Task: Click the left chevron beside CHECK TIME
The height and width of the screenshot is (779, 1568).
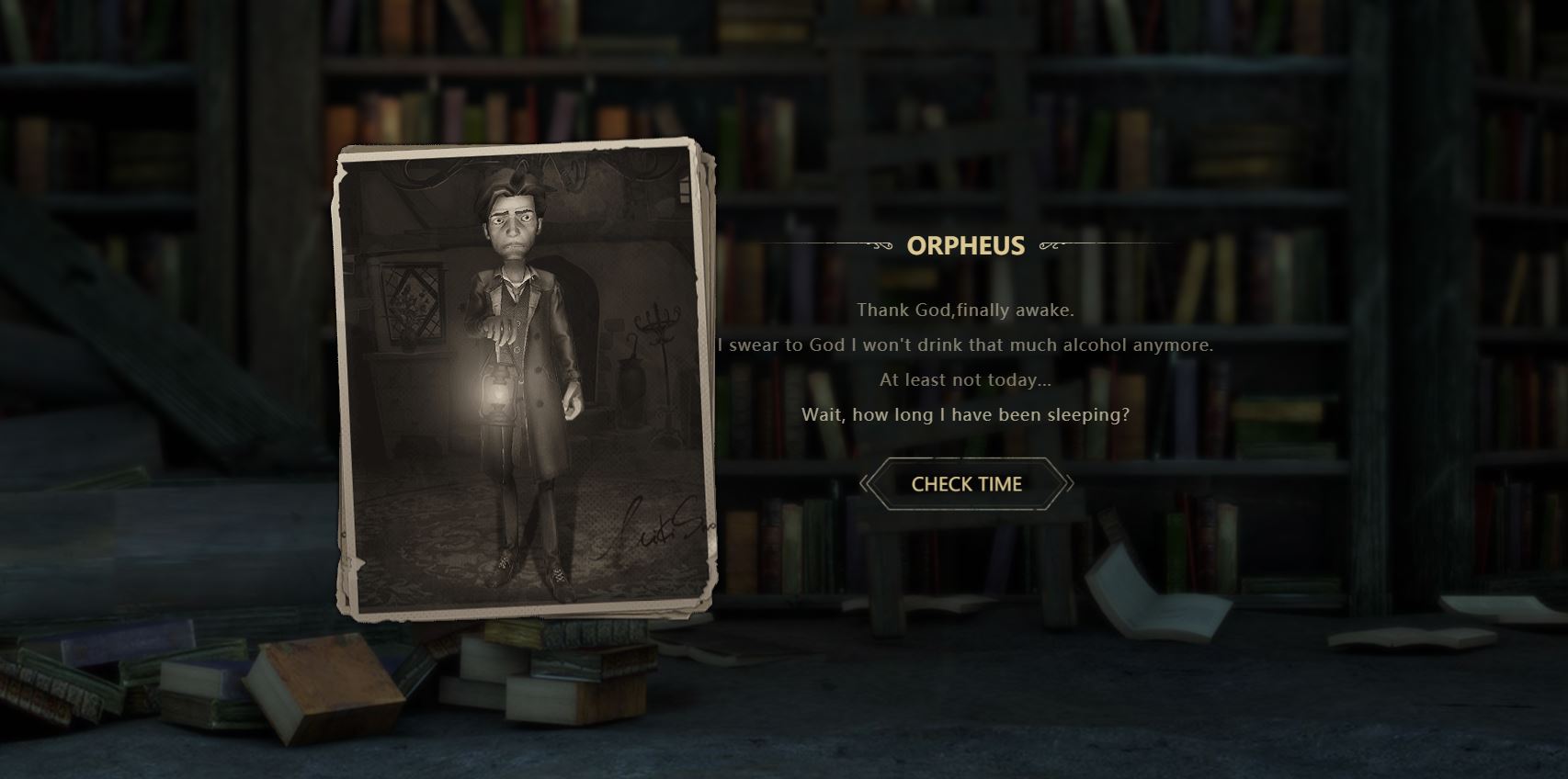Action: [868, 483]
